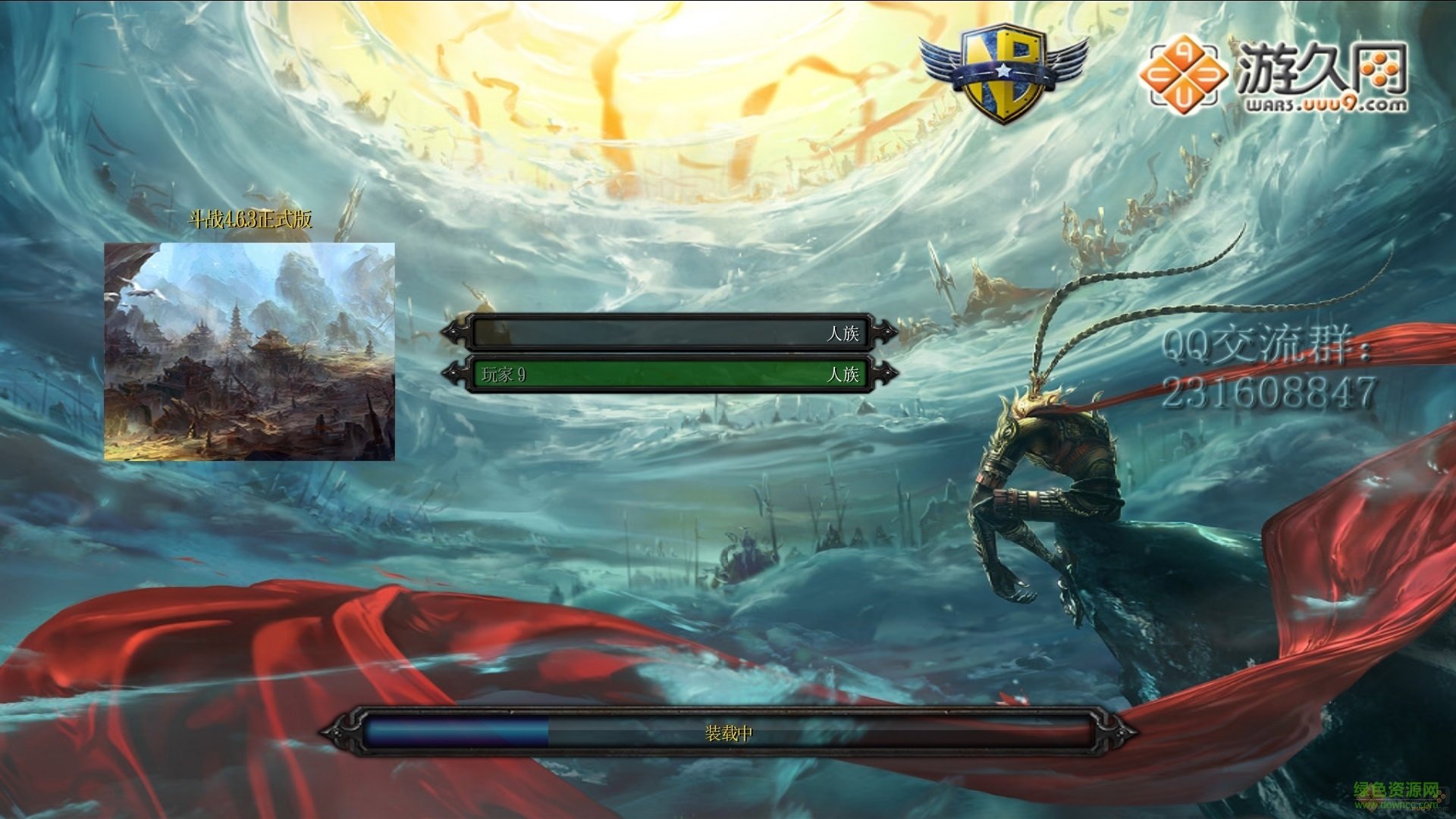Click the map preview thumbnail image
Viewport: 1456px width, 819px height.
tap(250, 350)
